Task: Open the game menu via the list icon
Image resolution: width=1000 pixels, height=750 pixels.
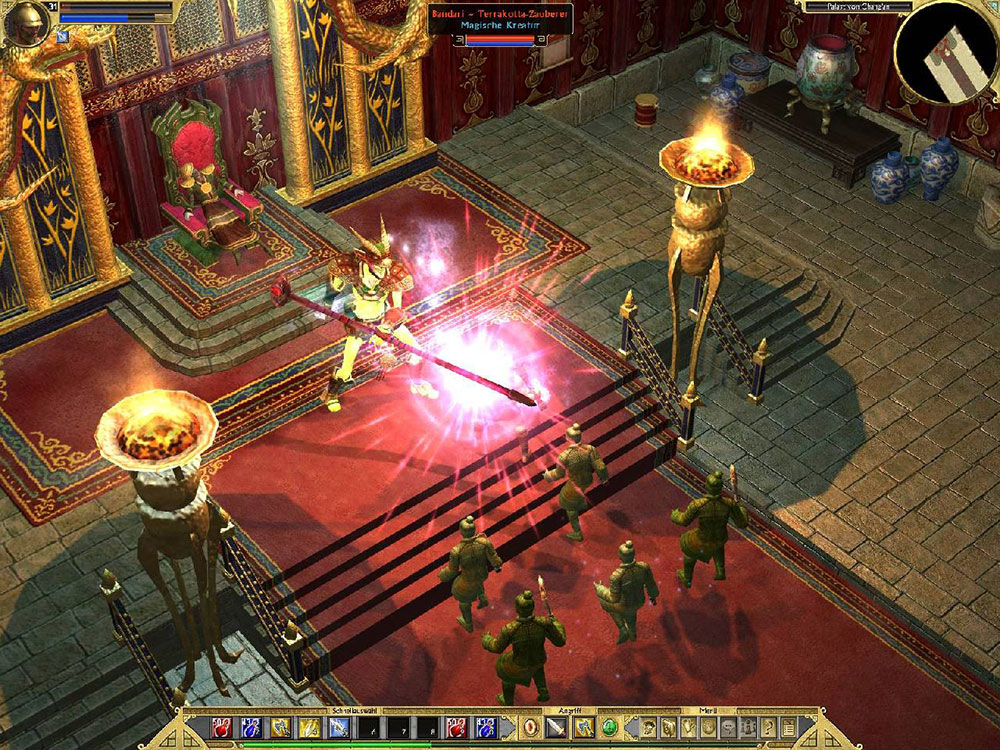Action: click(x=788, y=727)
